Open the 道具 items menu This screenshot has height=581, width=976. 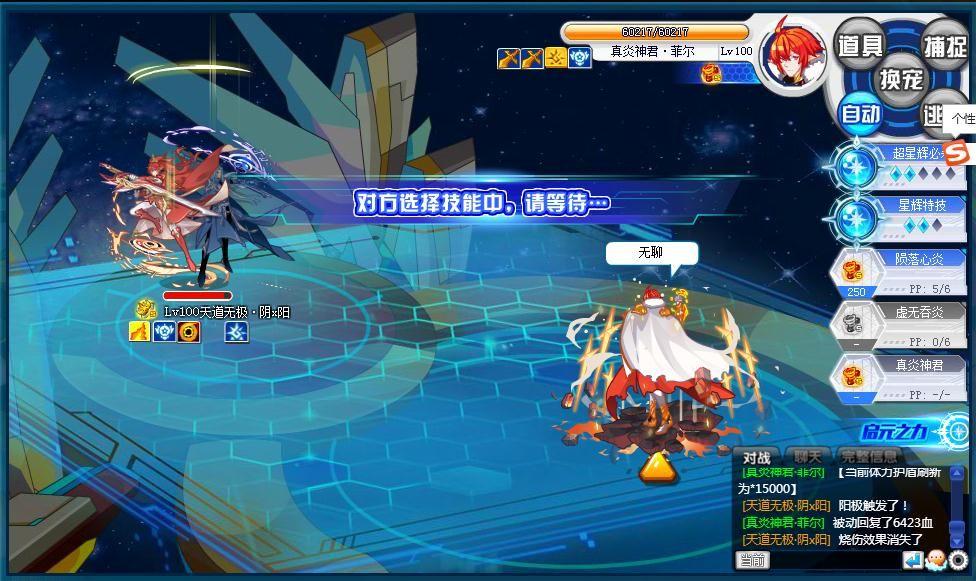tap(859, 45)
